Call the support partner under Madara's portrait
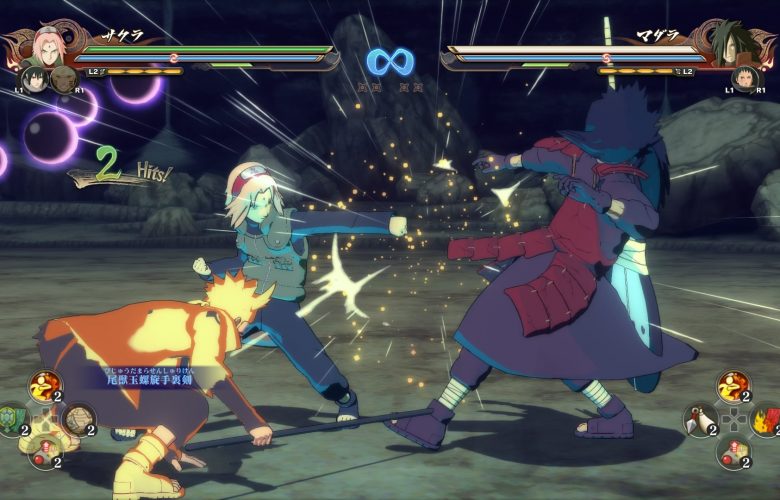Screen dimensions: 780x500 744,79
